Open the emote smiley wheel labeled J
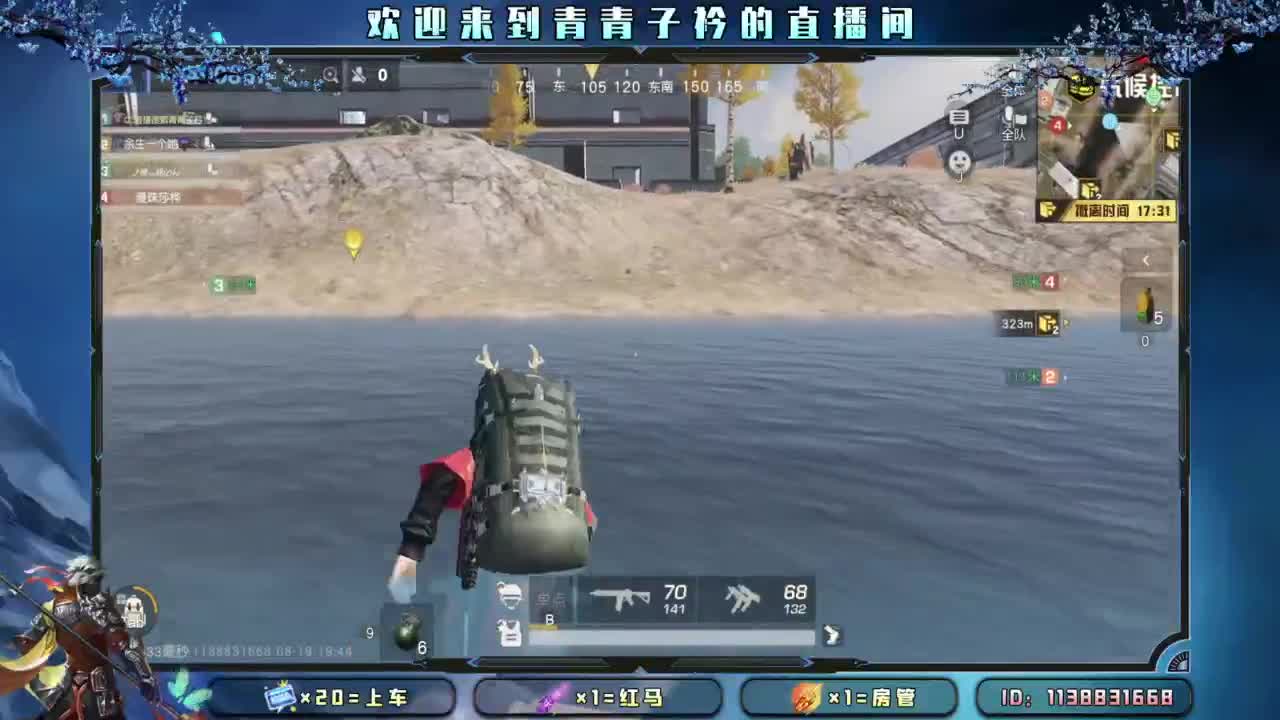The height and width of the screenshot is (720, 1280). point(957,161)
